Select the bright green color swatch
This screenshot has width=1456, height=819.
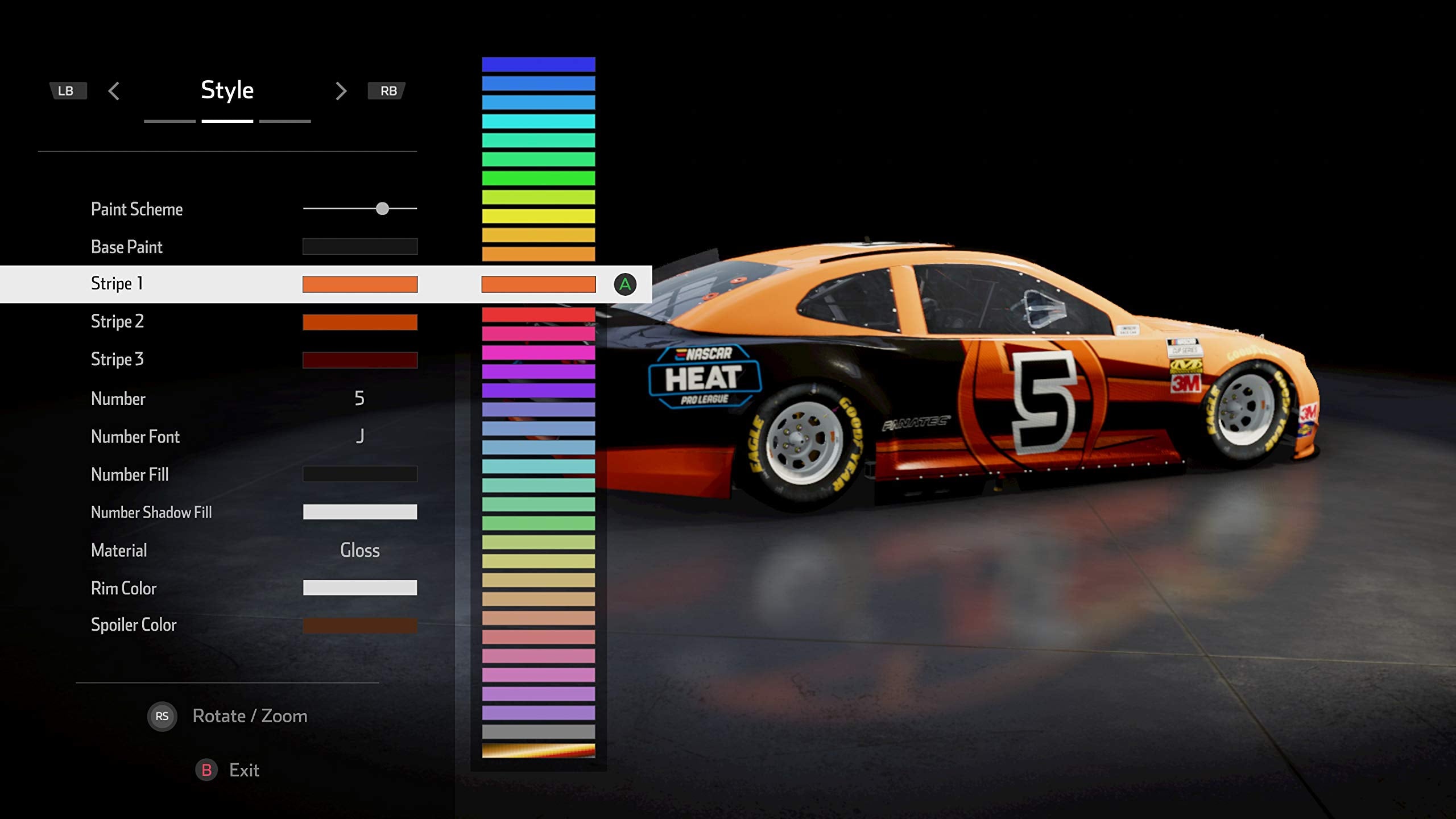coord(538,178)
